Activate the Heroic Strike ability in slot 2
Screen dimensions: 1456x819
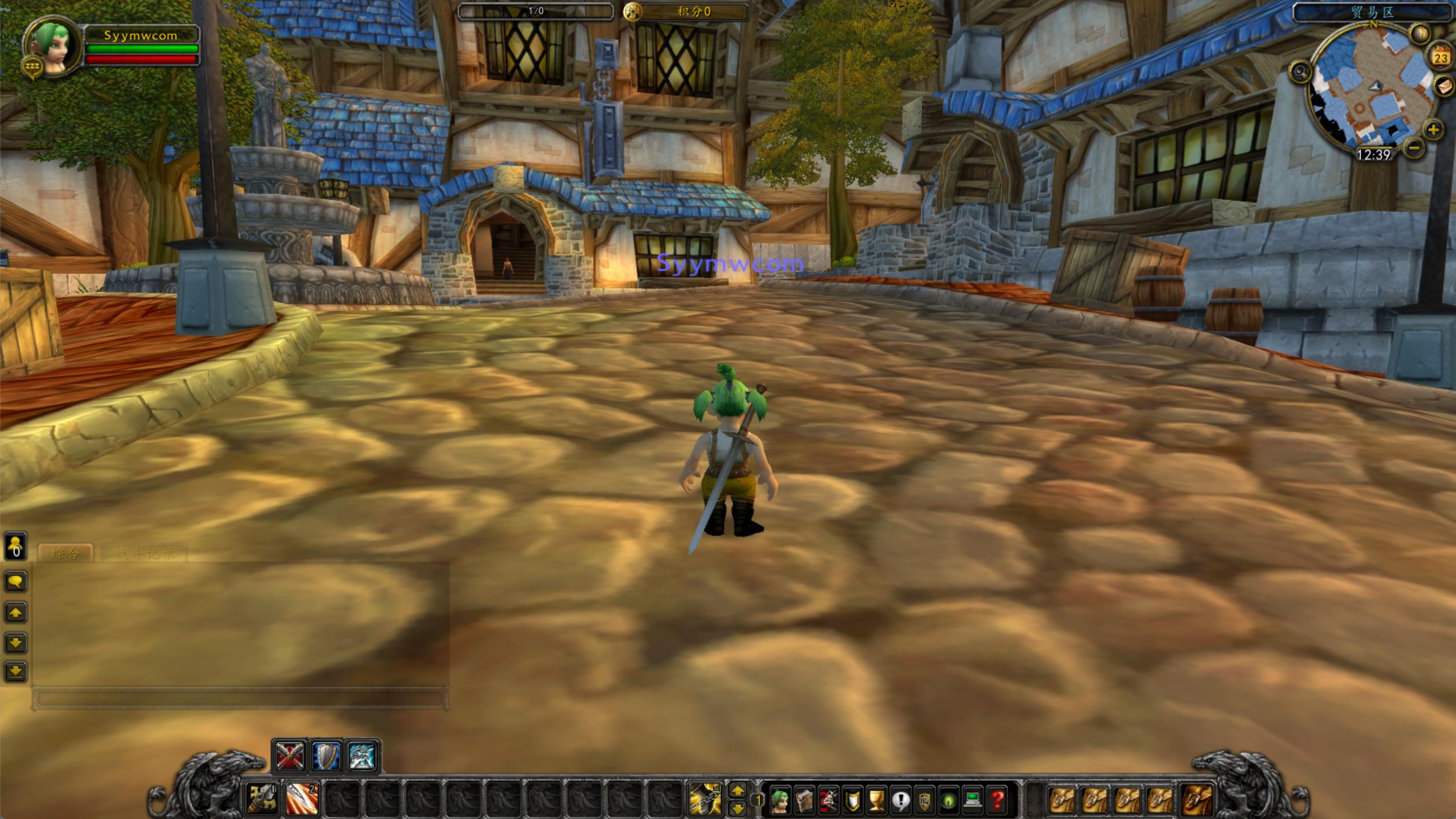click(x=302, y=800)
